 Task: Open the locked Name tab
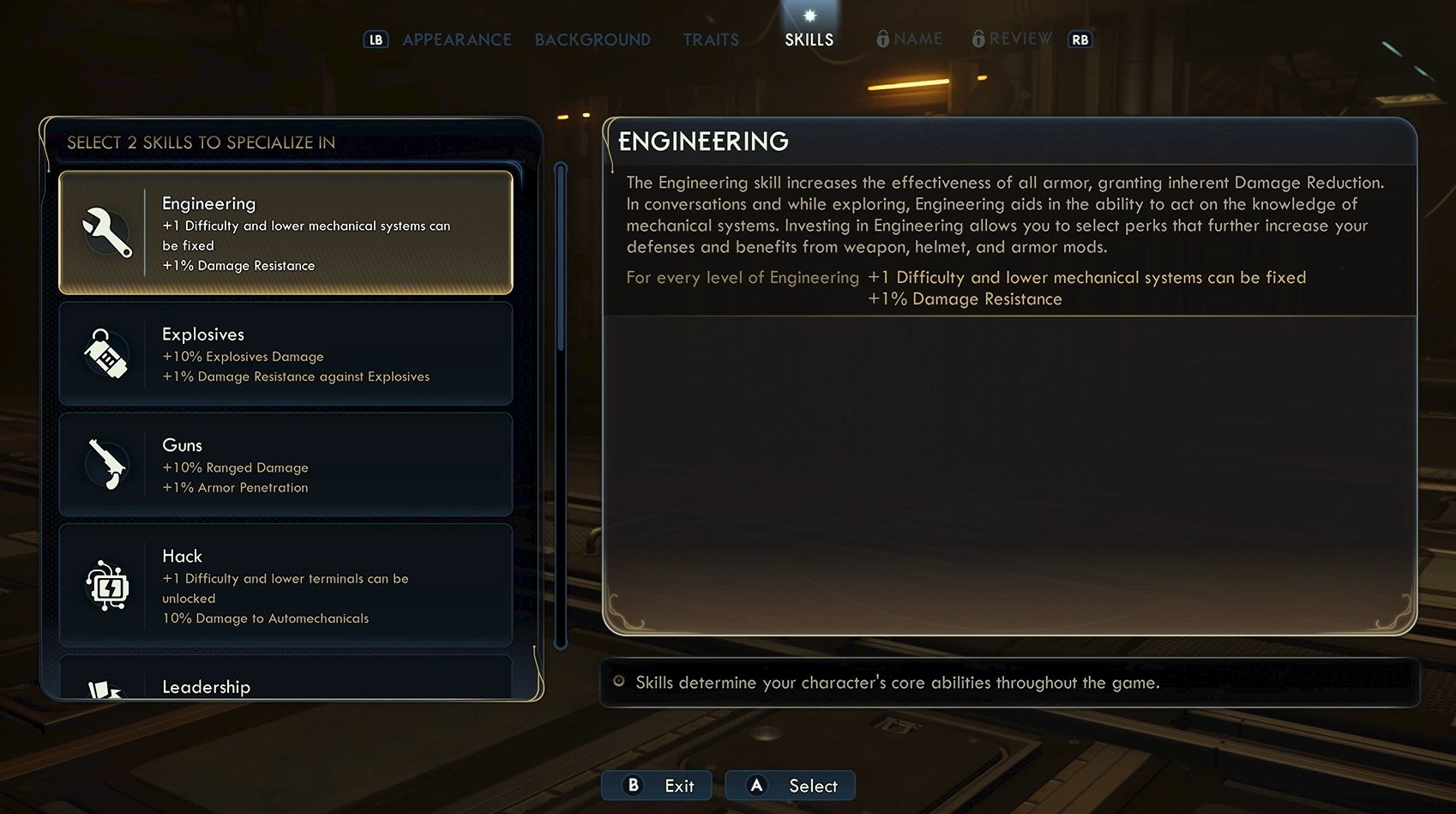910,39
